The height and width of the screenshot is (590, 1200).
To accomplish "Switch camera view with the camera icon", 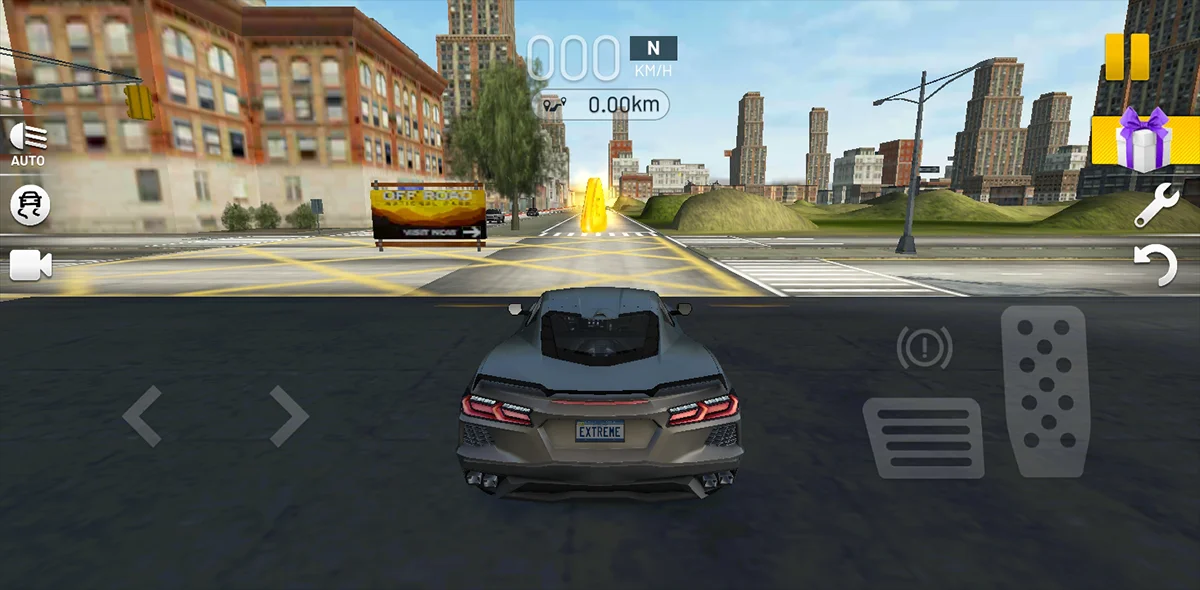I will (30, 265).
